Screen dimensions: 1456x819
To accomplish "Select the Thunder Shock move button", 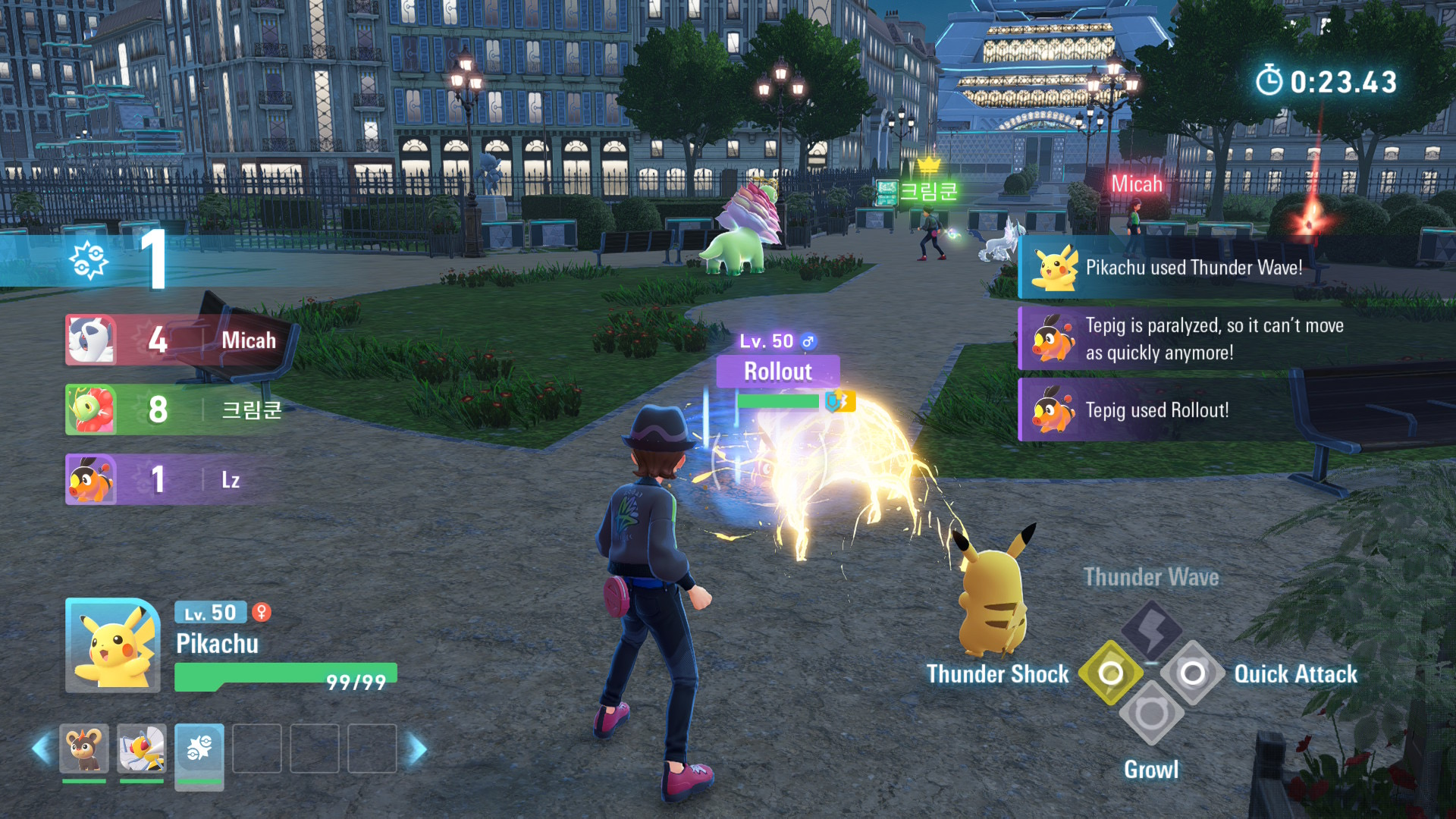I will (x=1110, y=673).
